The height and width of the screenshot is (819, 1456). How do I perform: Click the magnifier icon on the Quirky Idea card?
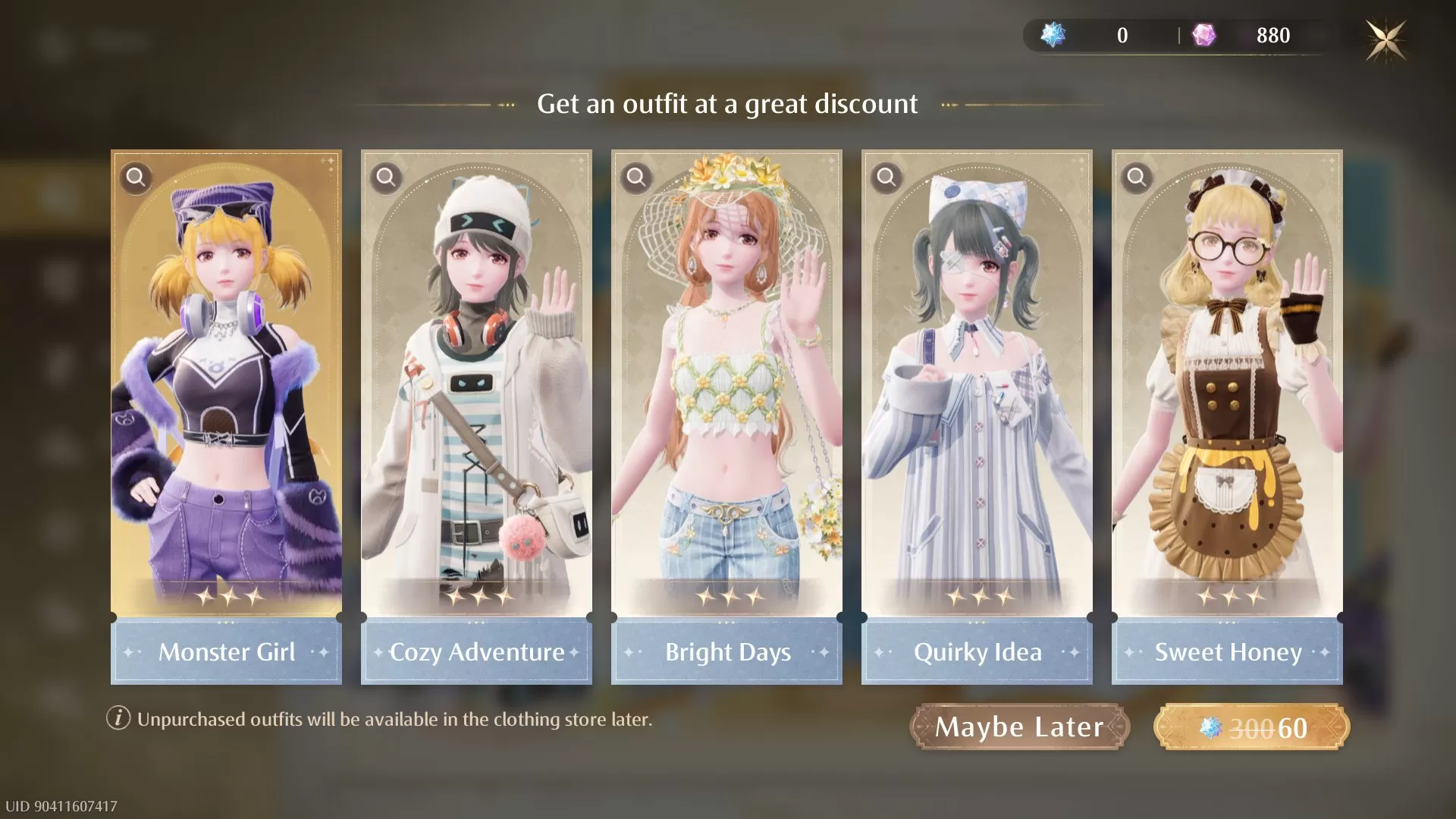pos(886,178)
